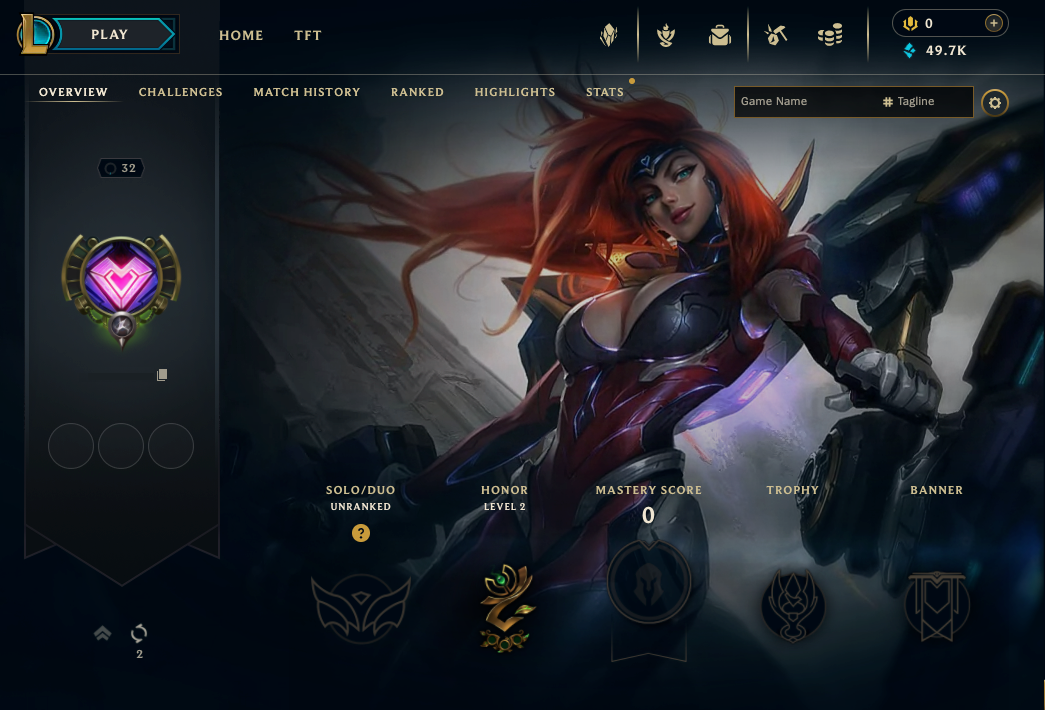Viewport: 1045px width, 710px height.
Task: Switch to the Stats tab
Action: point(605,92)
